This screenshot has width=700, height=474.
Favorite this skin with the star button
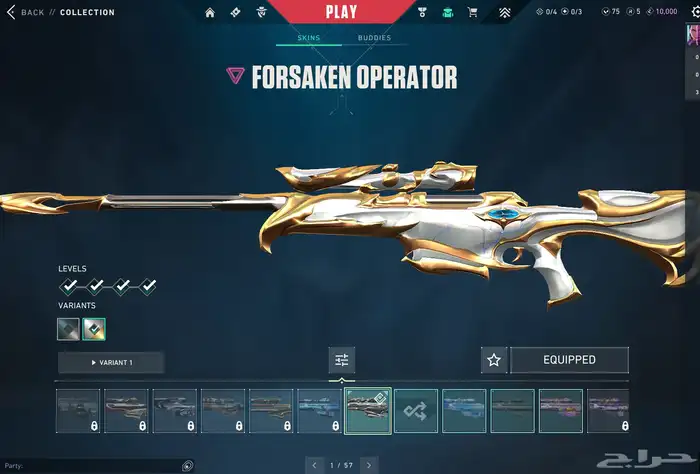[x=493, y=360]
